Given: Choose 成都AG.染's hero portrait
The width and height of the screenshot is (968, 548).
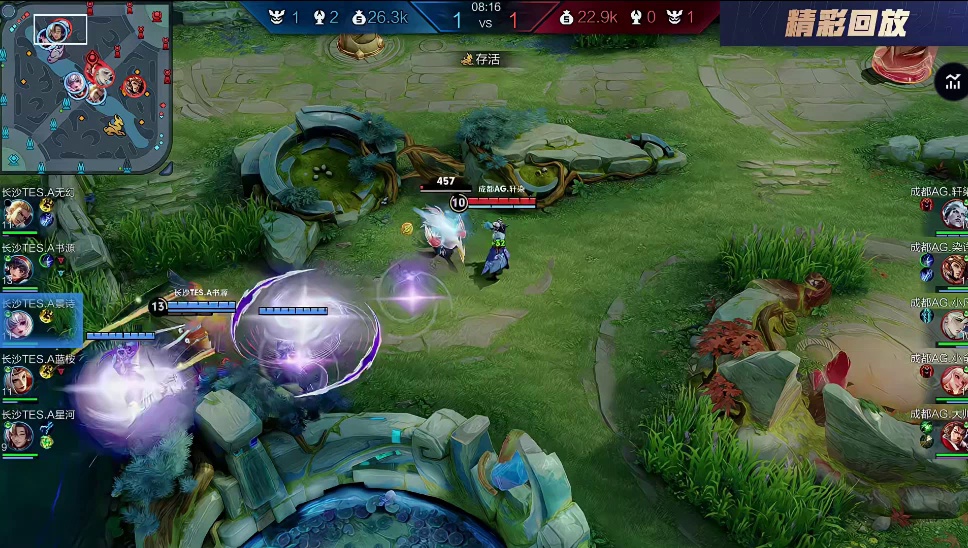Looking at the screenshot, I should [953, 268].
